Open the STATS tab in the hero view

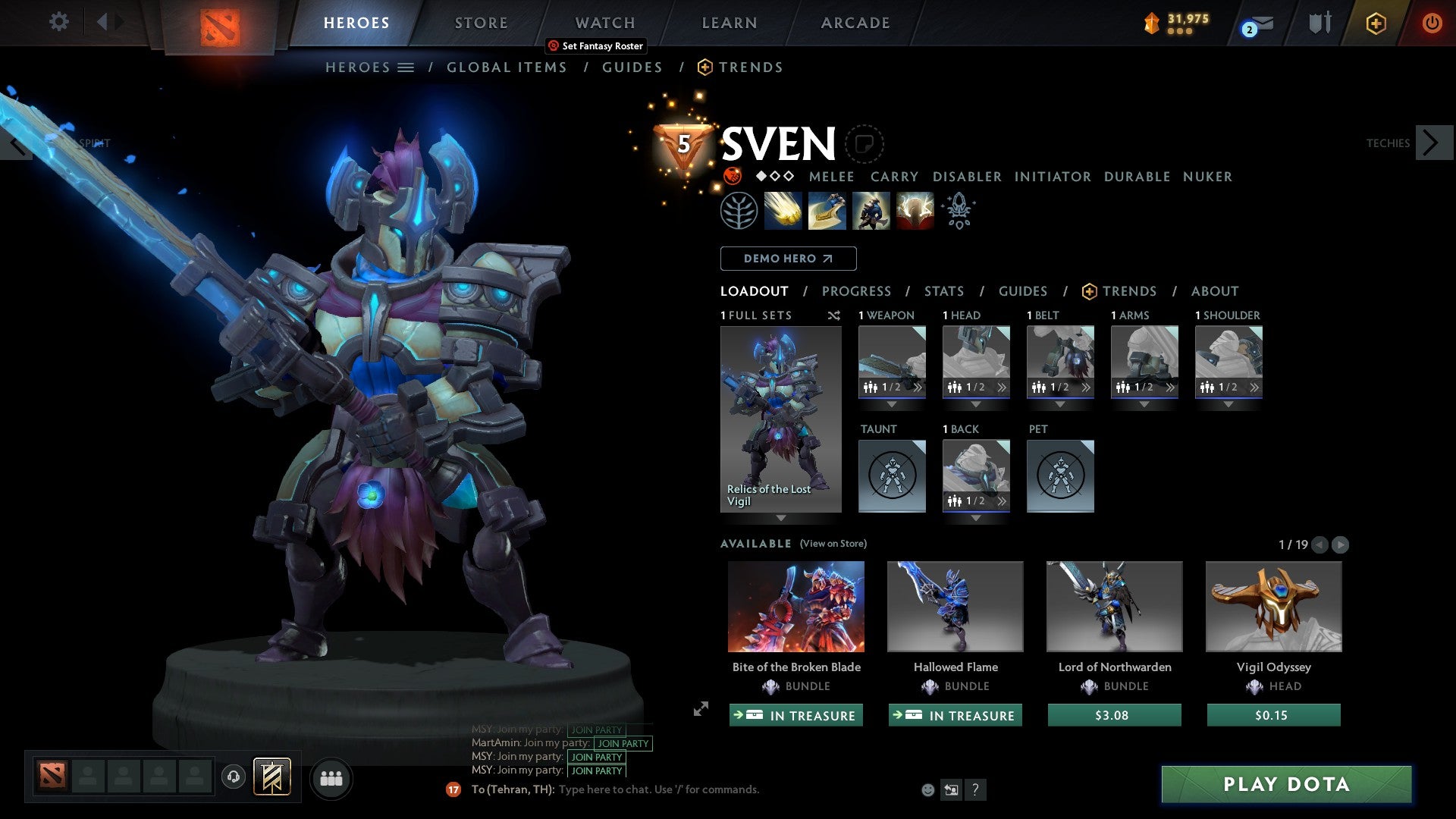pos(944,291)
